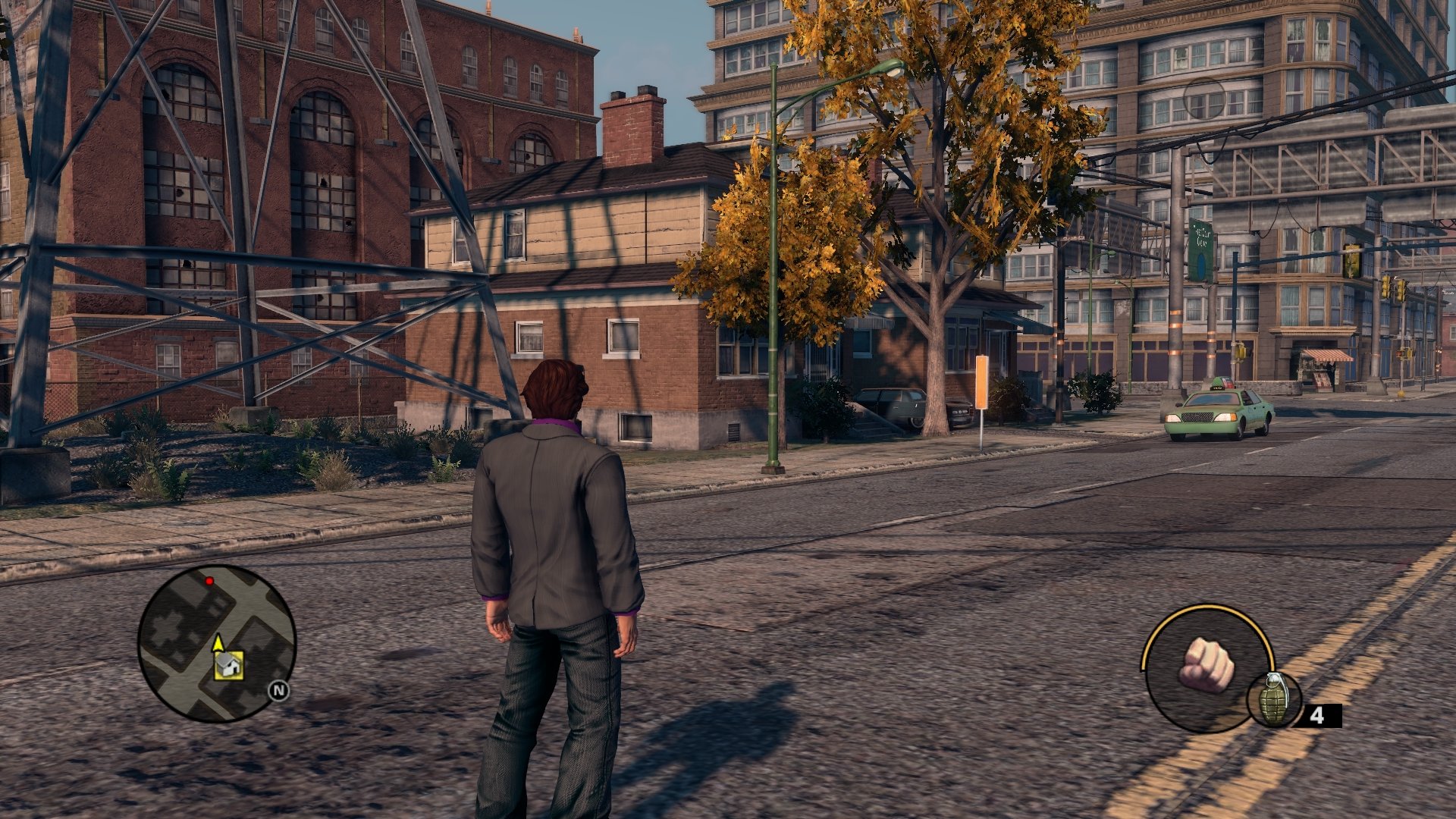Image resolution: width=1456 pixels, height=819 pixels.
Task: Click the circular minimap
Action: pos(217,643)
